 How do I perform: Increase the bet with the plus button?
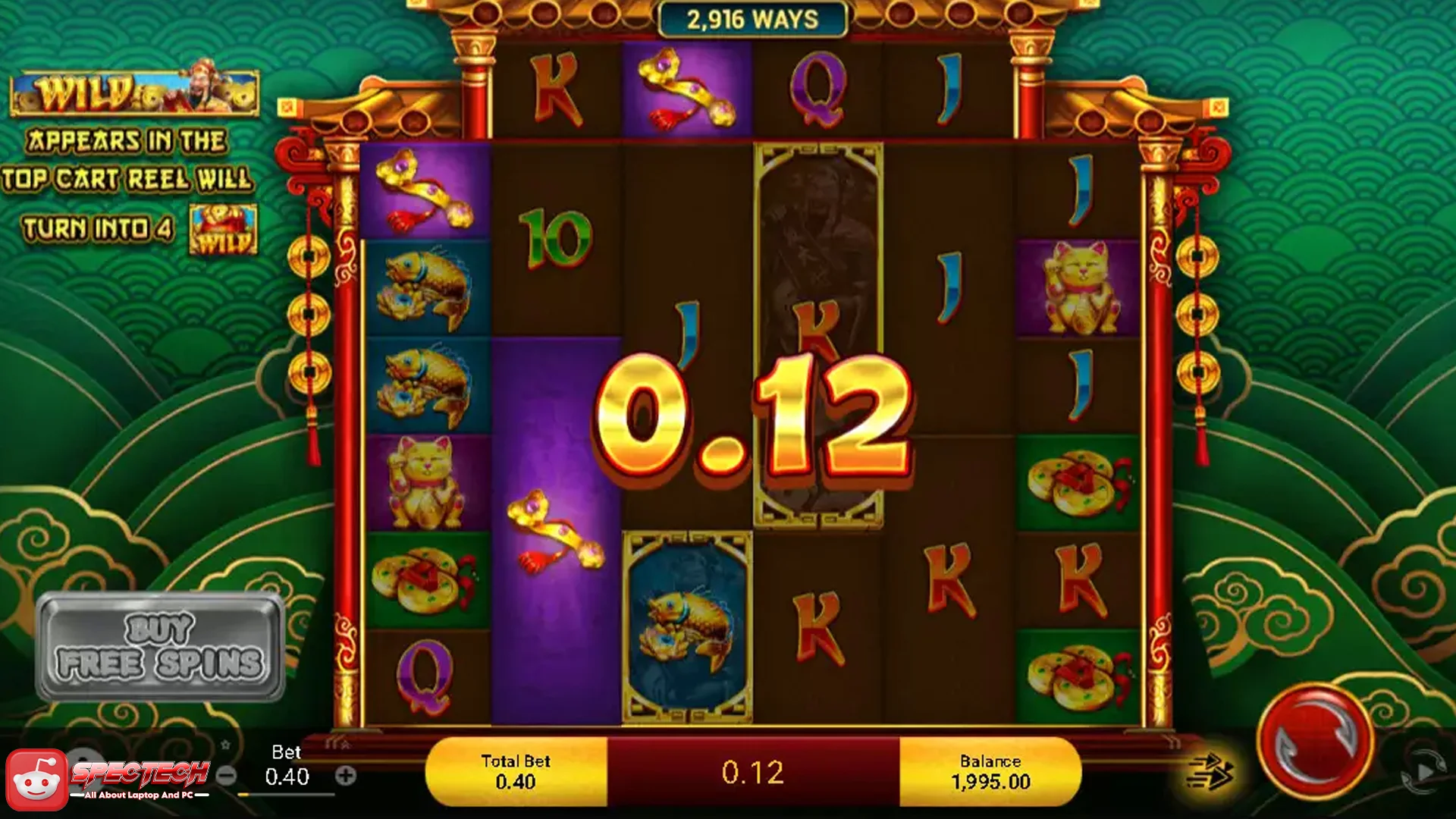346,776
